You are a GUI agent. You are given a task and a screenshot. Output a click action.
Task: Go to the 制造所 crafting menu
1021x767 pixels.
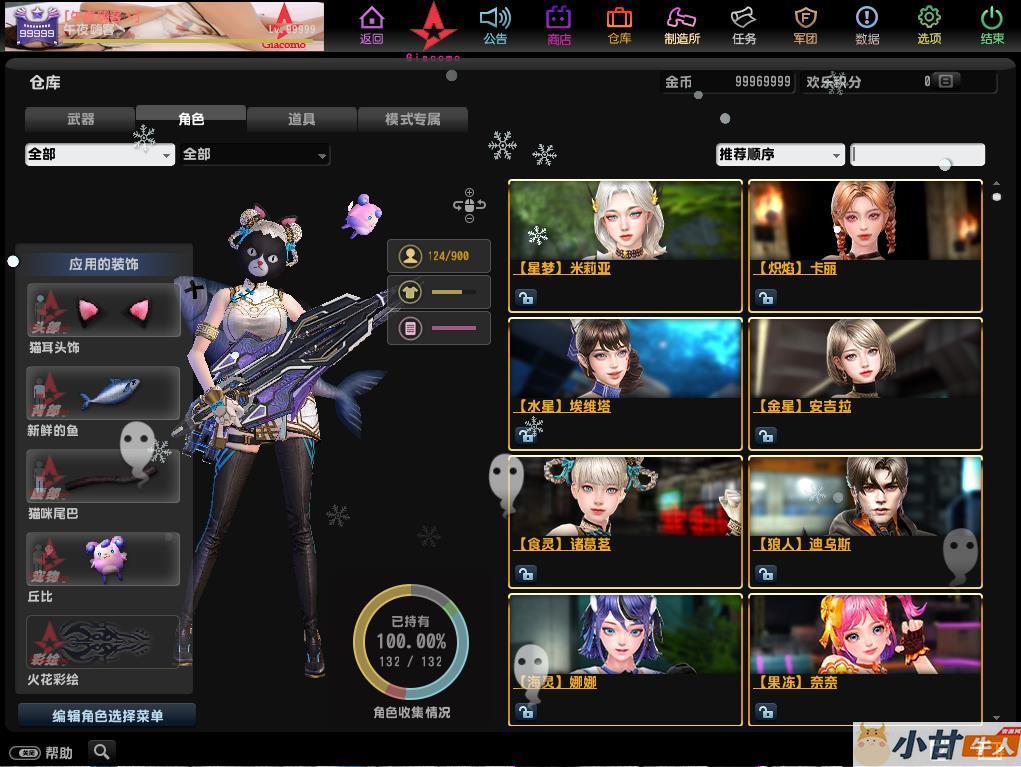click(681, 25)
